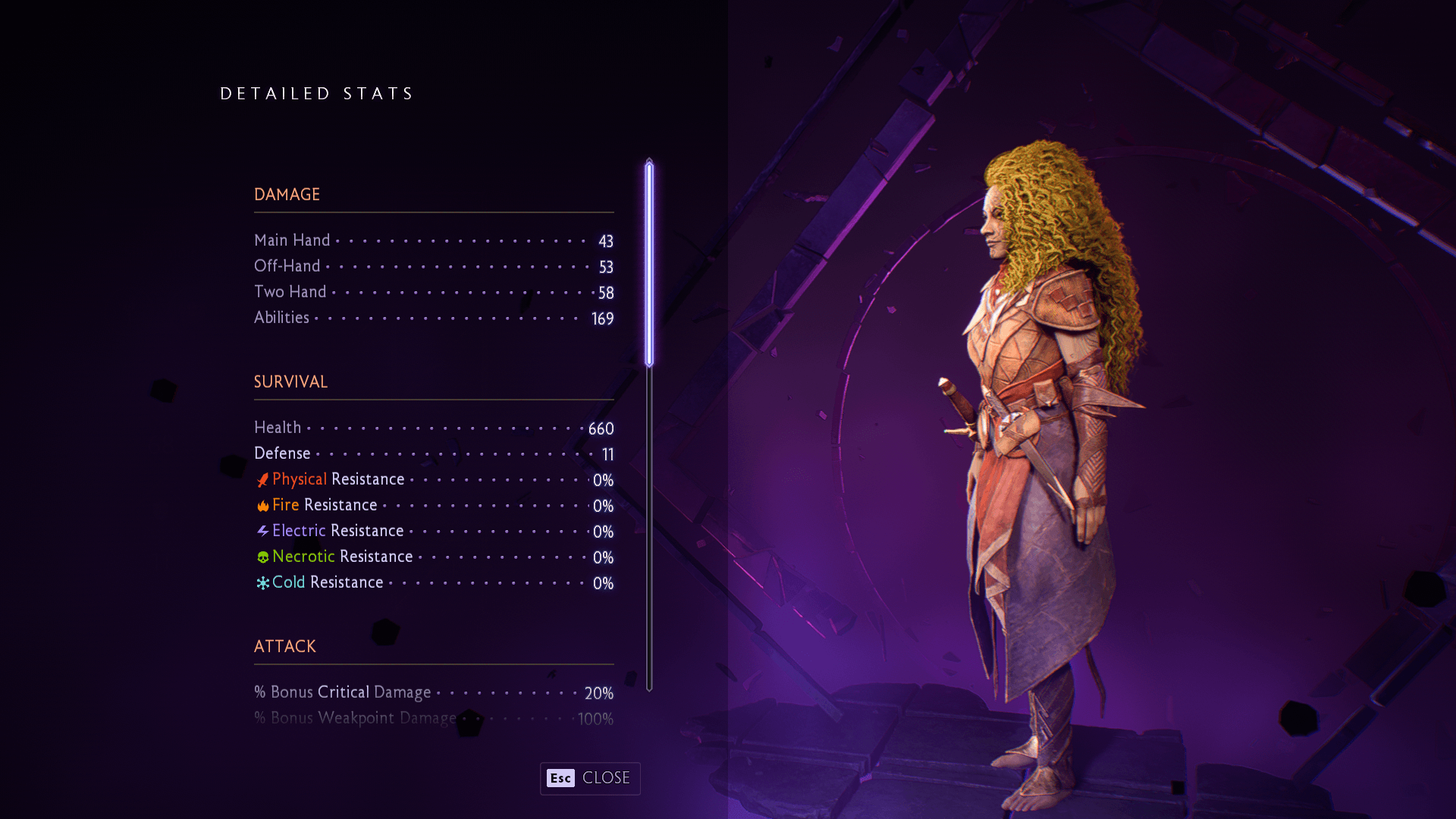
Task: Click the Necrotic Resistance stat row
Action: (x=433, y=557)
